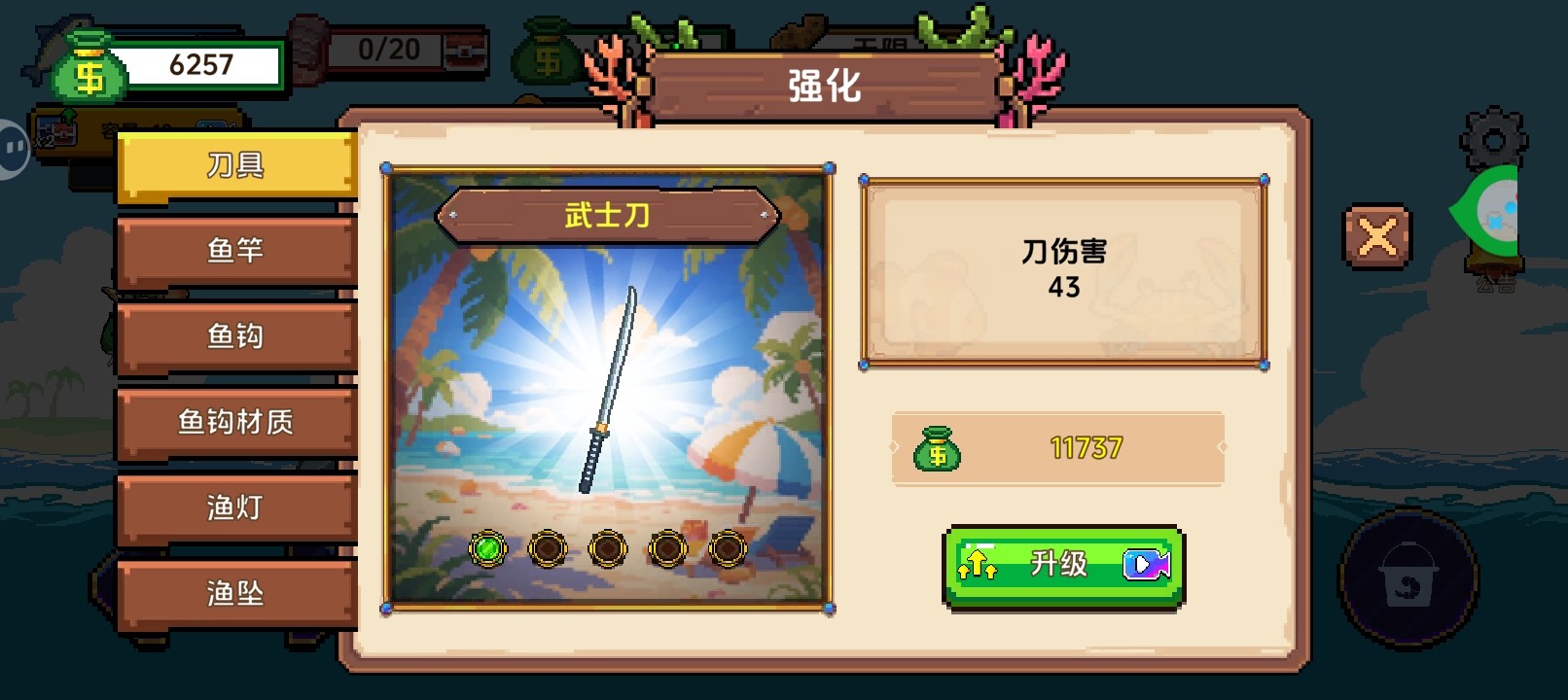Expand the 刀伤害 damage stats panel
1568x700 pixels.
pos(1063,270)
